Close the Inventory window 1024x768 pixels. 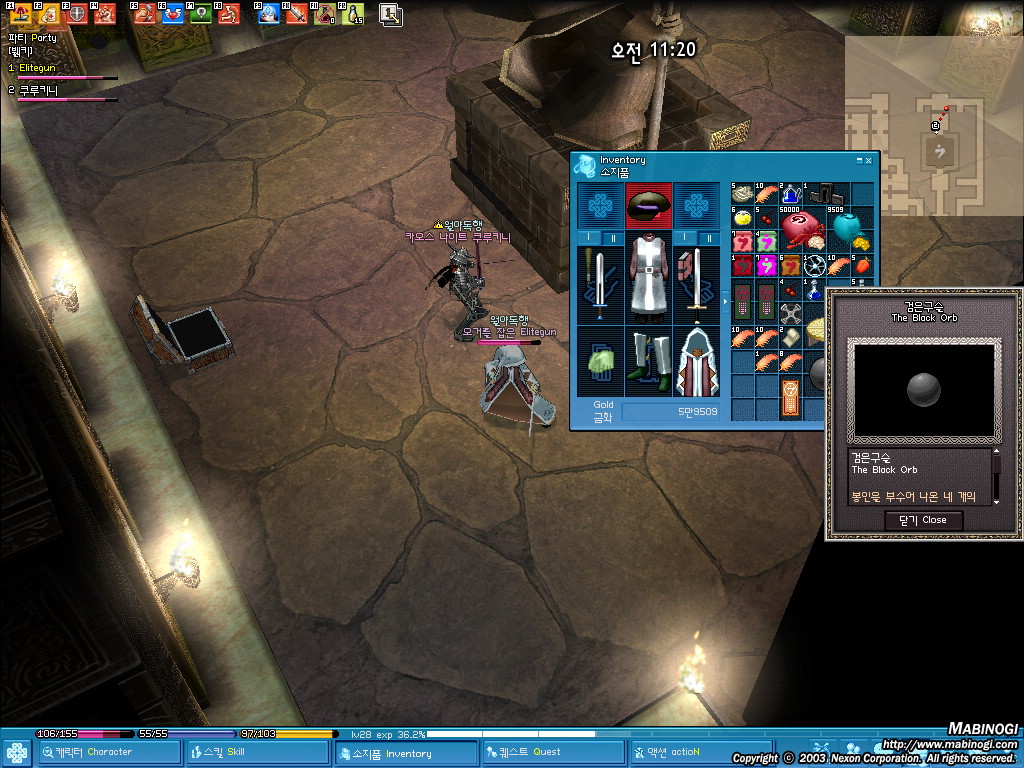pos(868,160)
